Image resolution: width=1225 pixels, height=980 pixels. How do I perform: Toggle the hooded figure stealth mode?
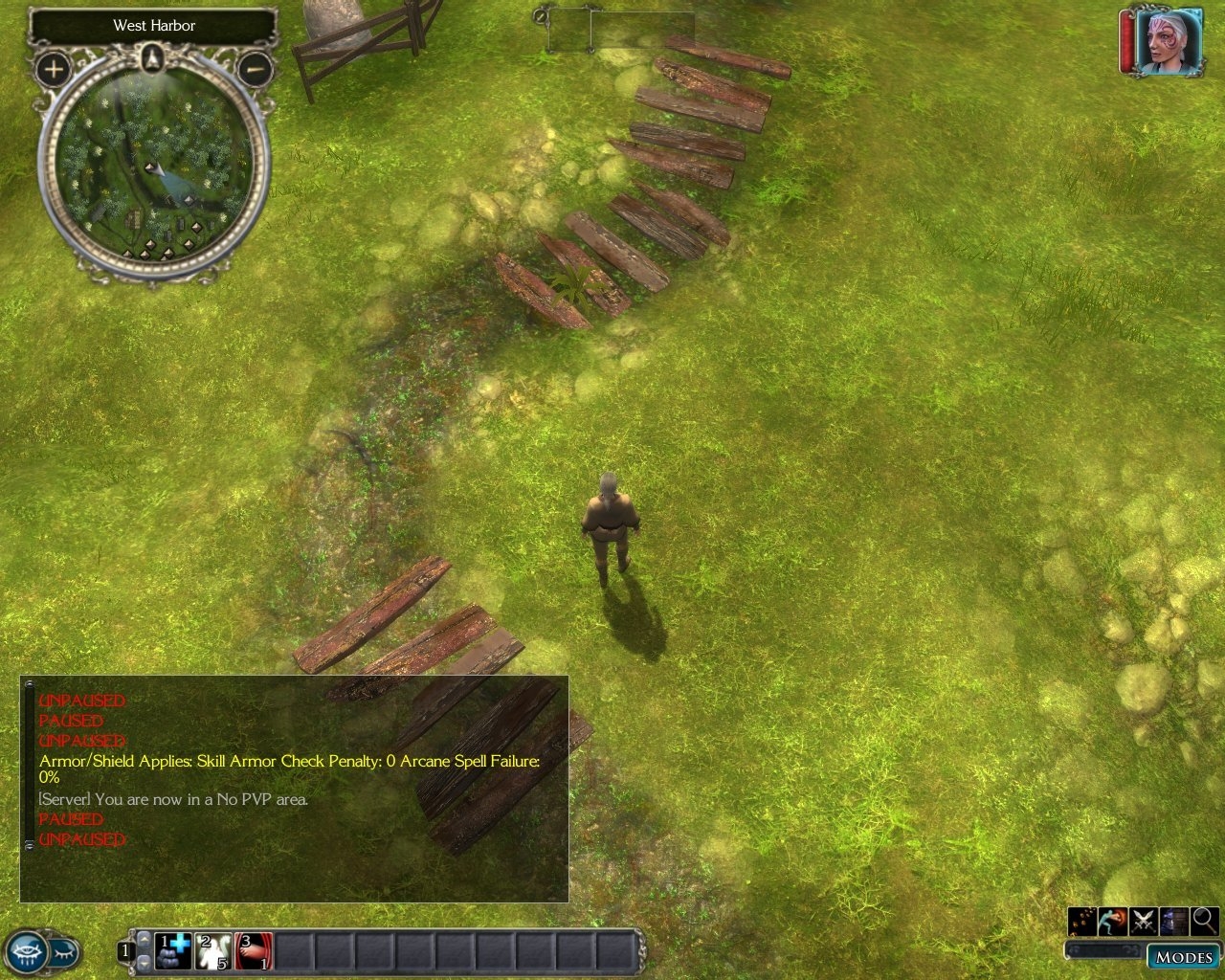(1174, 921)
